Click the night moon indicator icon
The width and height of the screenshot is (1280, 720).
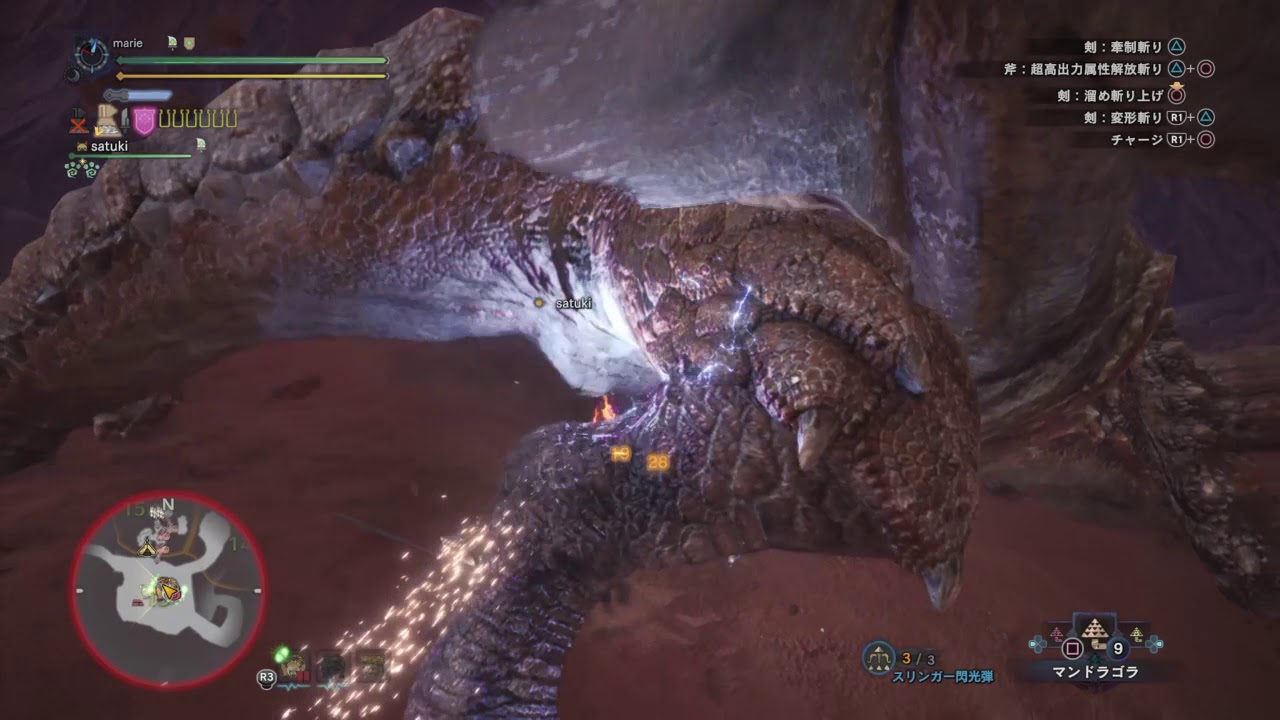click(73, 74)
